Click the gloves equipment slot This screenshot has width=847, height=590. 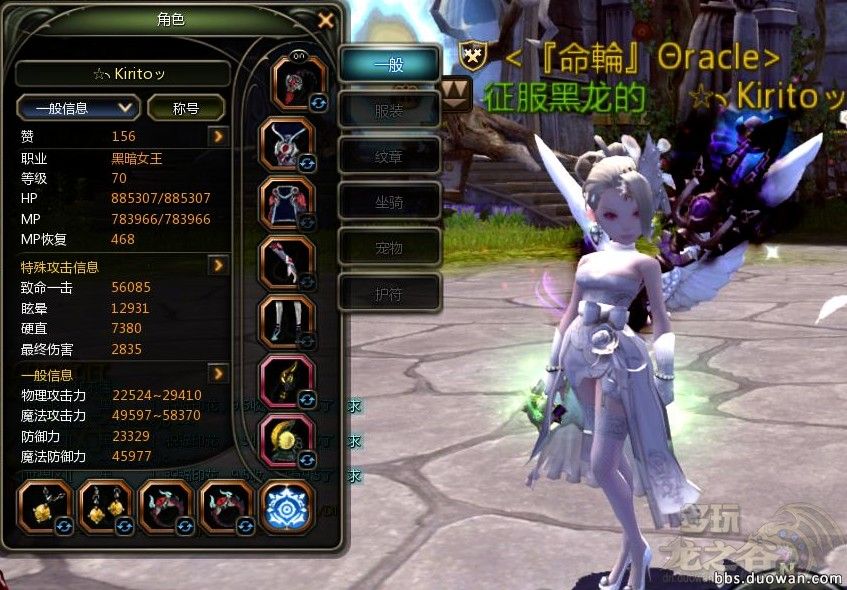tap(290, 262)
